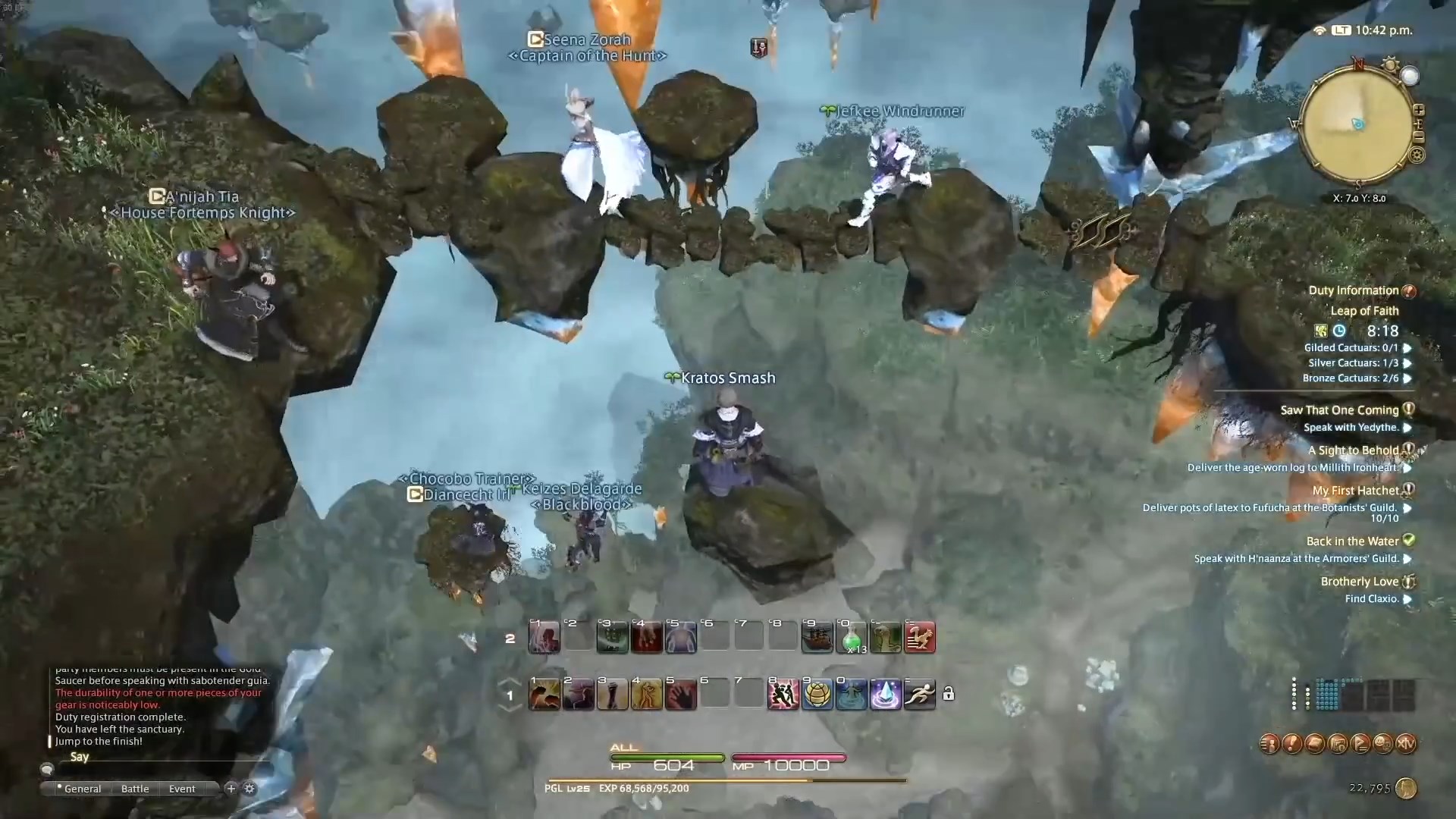
Task: Click the XIV main menu icon
Action: coord(1405,743)
